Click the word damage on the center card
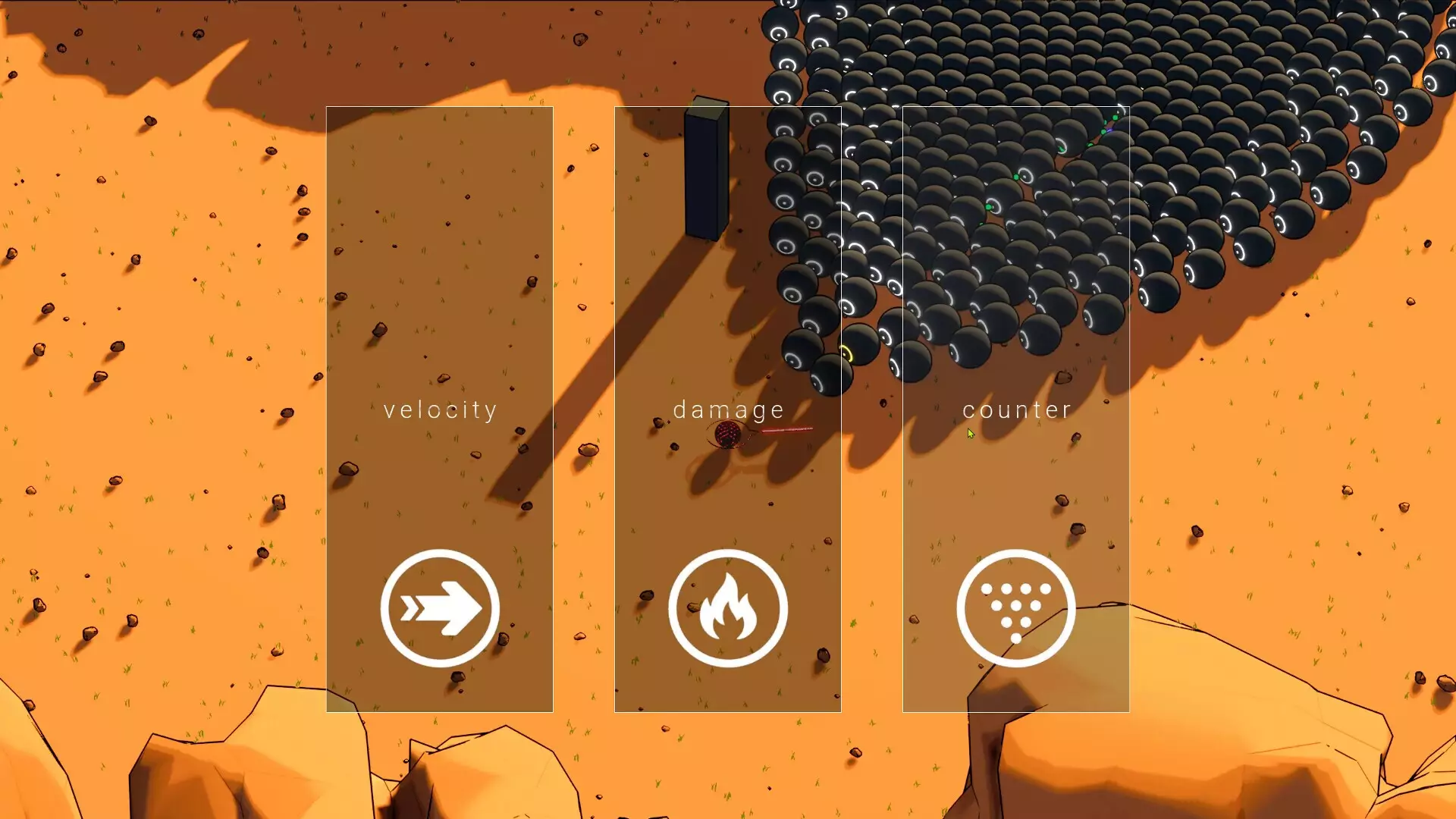 tap(729, 410)
